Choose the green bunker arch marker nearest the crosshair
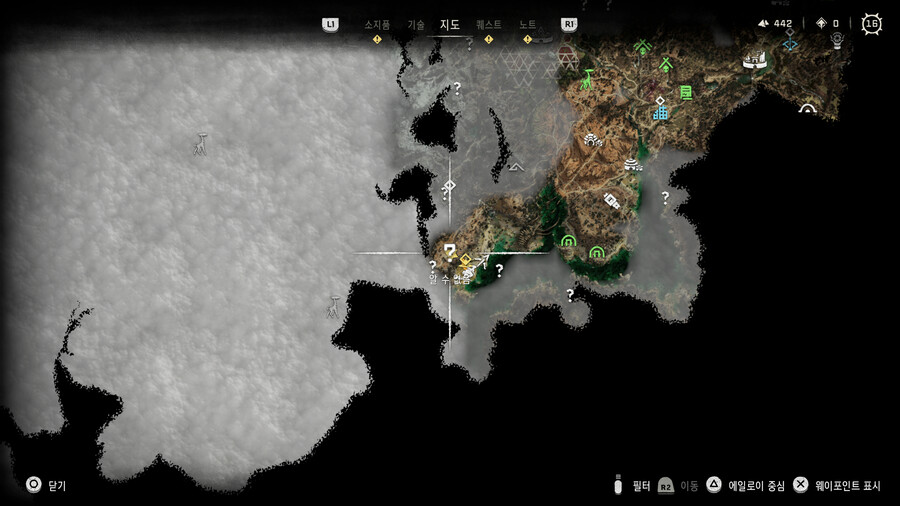 (568, 241)
